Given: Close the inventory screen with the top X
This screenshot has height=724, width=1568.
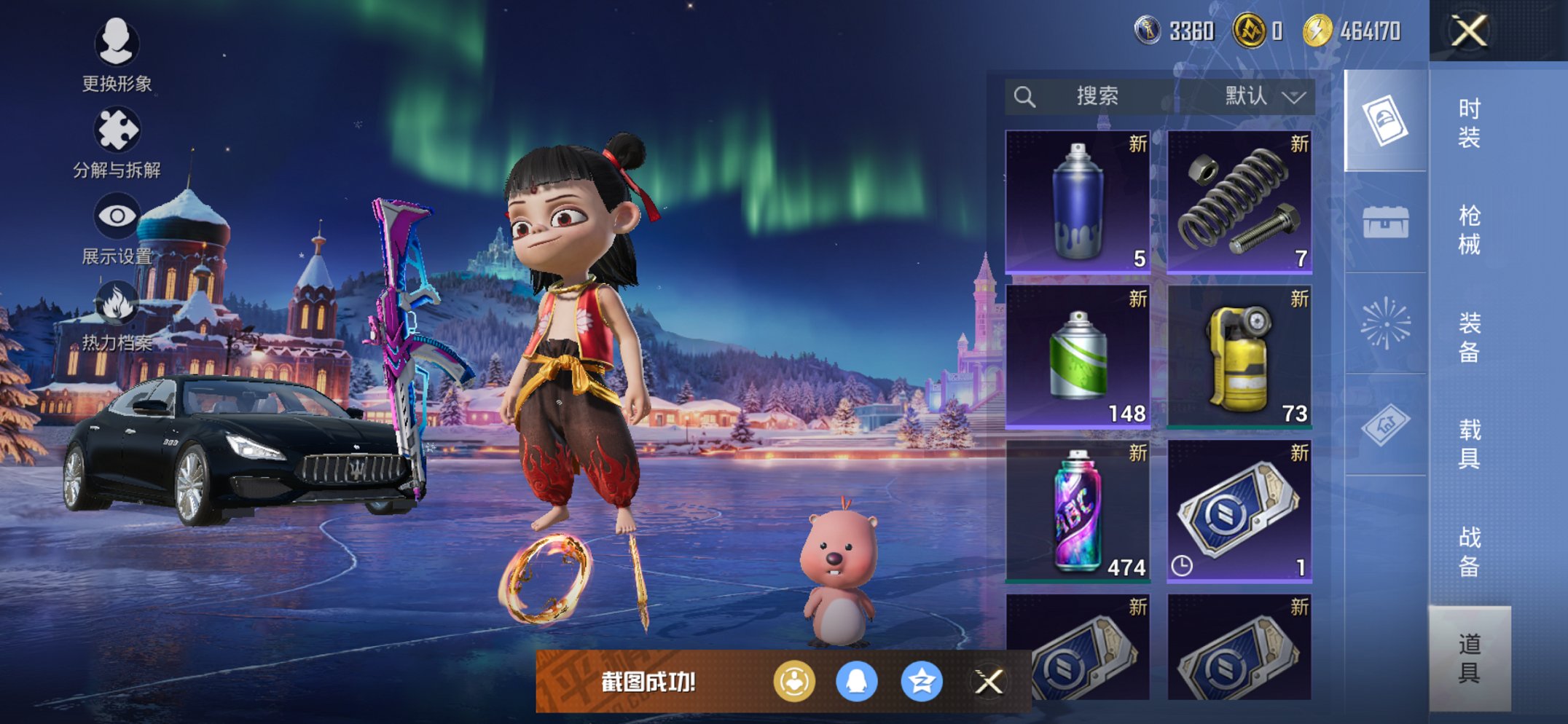Looking at the screenshot, I should (x=1469, y=31).
